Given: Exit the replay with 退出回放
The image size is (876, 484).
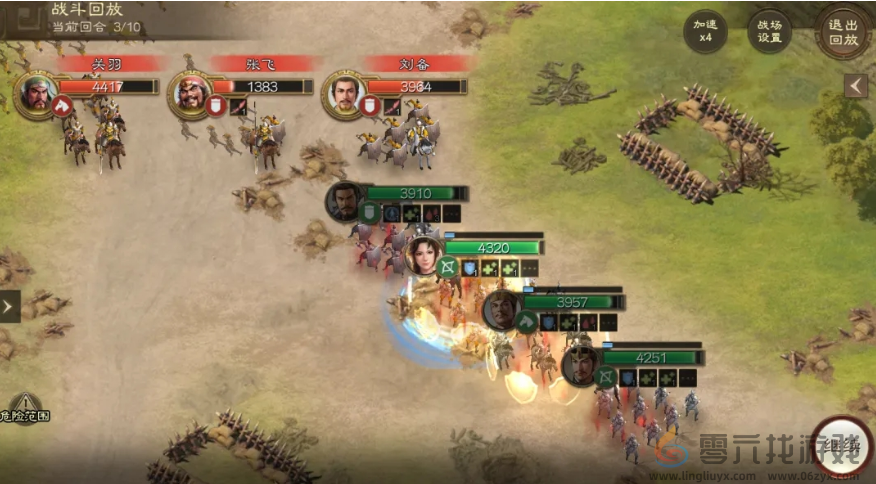Looking at the screenshot, I should (842, 31).
